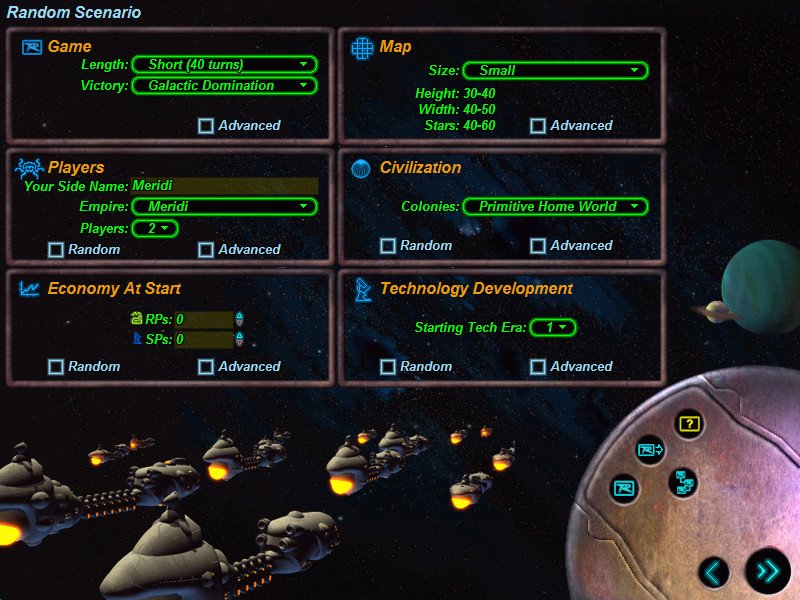Toggle Random in the Civilization panel
The height and width of the screenshot is (600, 800).
[x=388, y=246]
